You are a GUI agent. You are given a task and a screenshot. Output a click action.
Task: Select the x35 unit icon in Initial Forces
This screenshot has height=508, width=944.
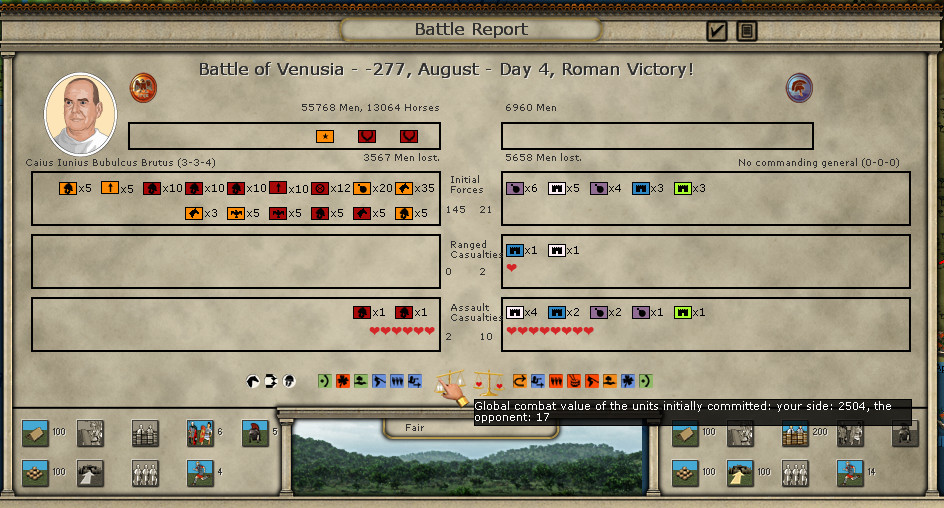404,188
